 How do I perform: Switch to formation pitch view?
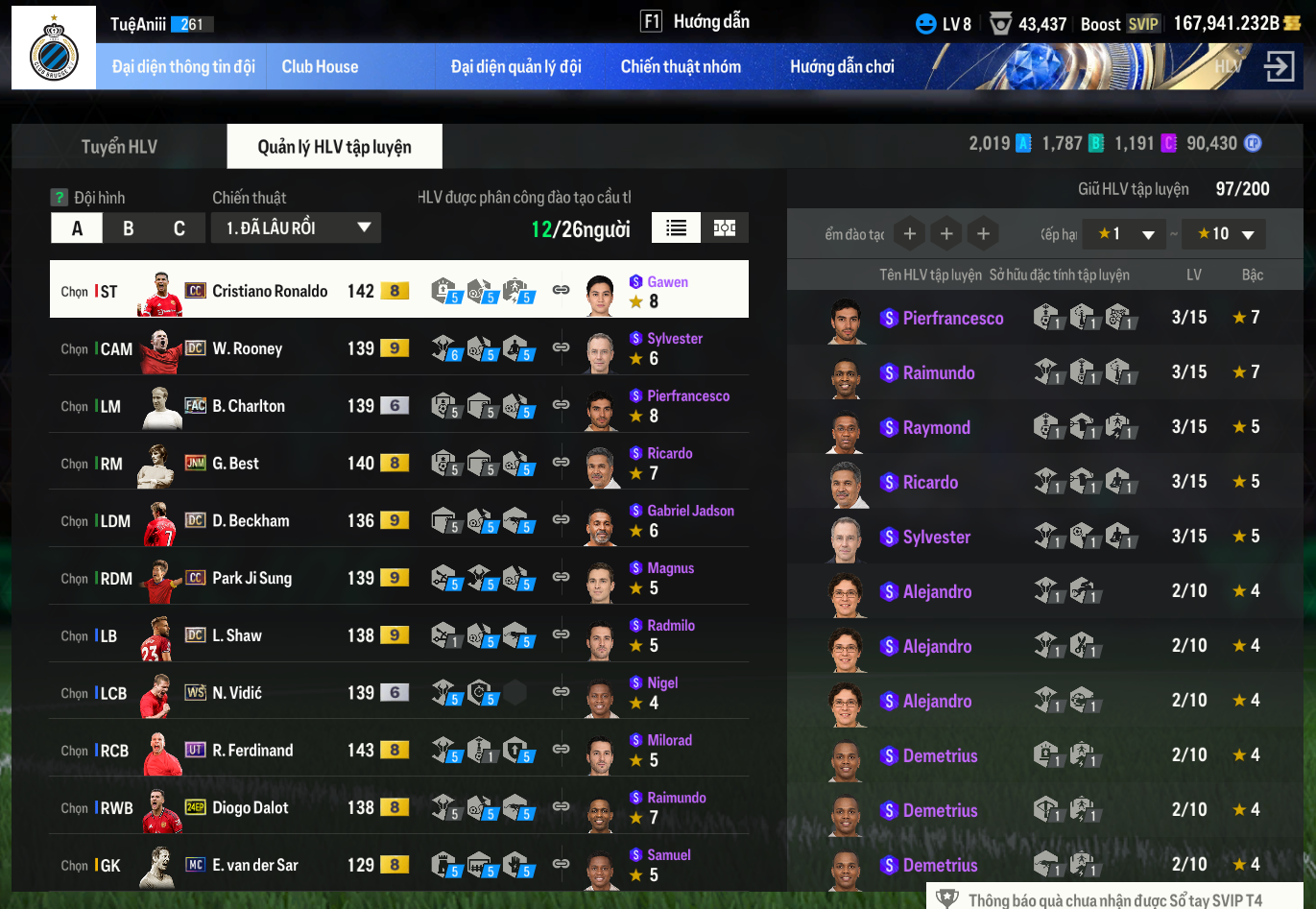[725, 227]
